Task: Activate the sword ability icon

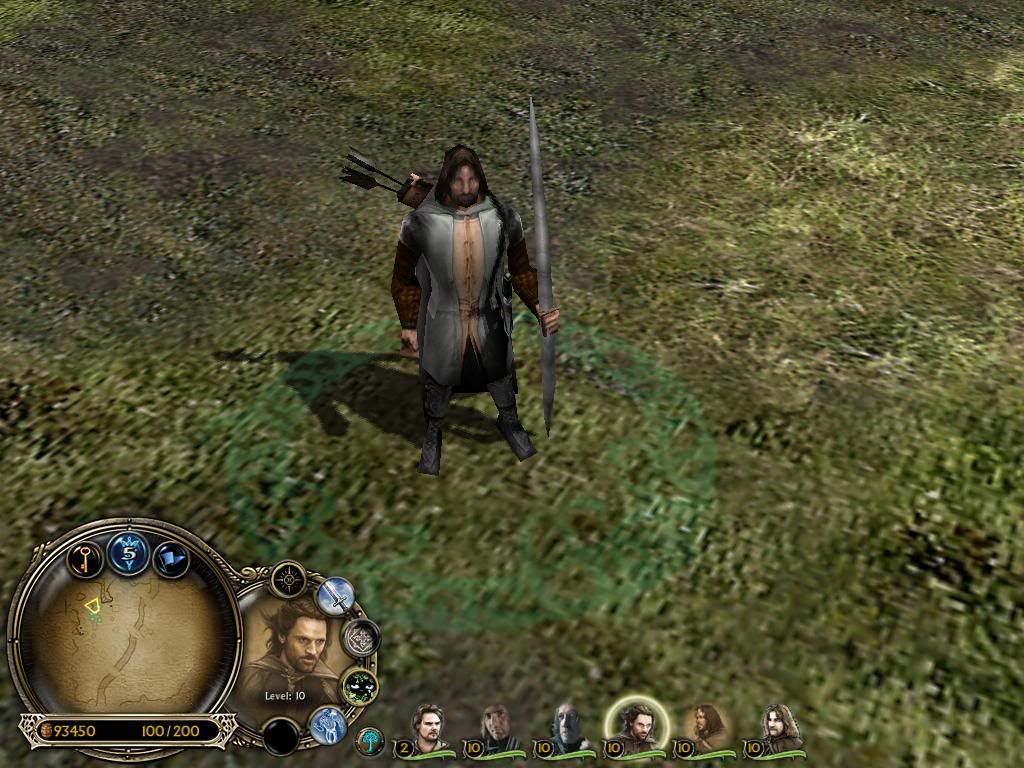Action: [335, 596]
